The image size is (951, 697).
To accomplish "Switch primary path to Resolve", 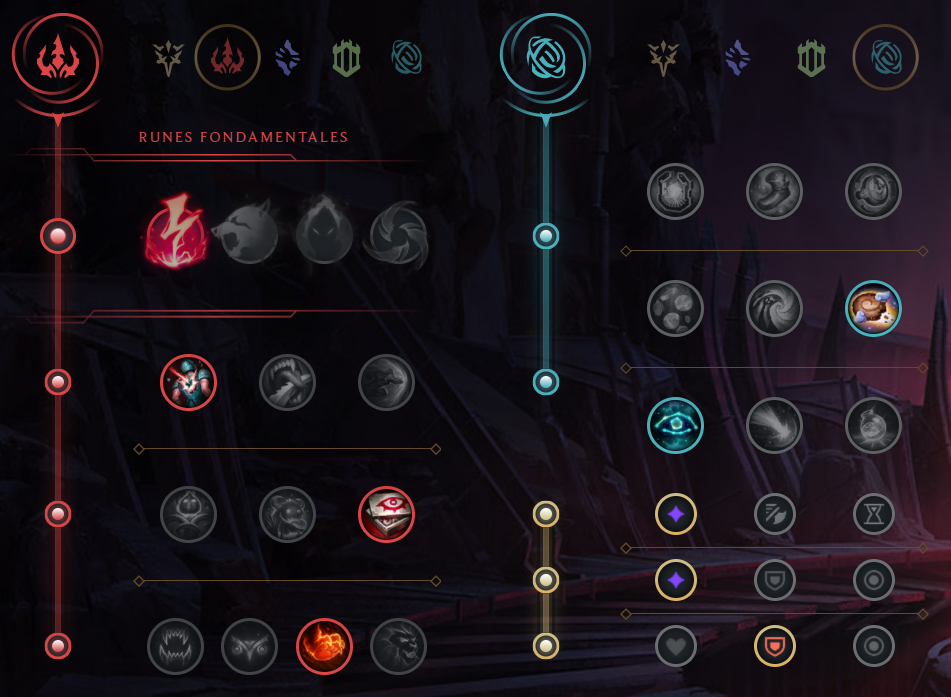I will pyautogui.click(x=346, y=59).
